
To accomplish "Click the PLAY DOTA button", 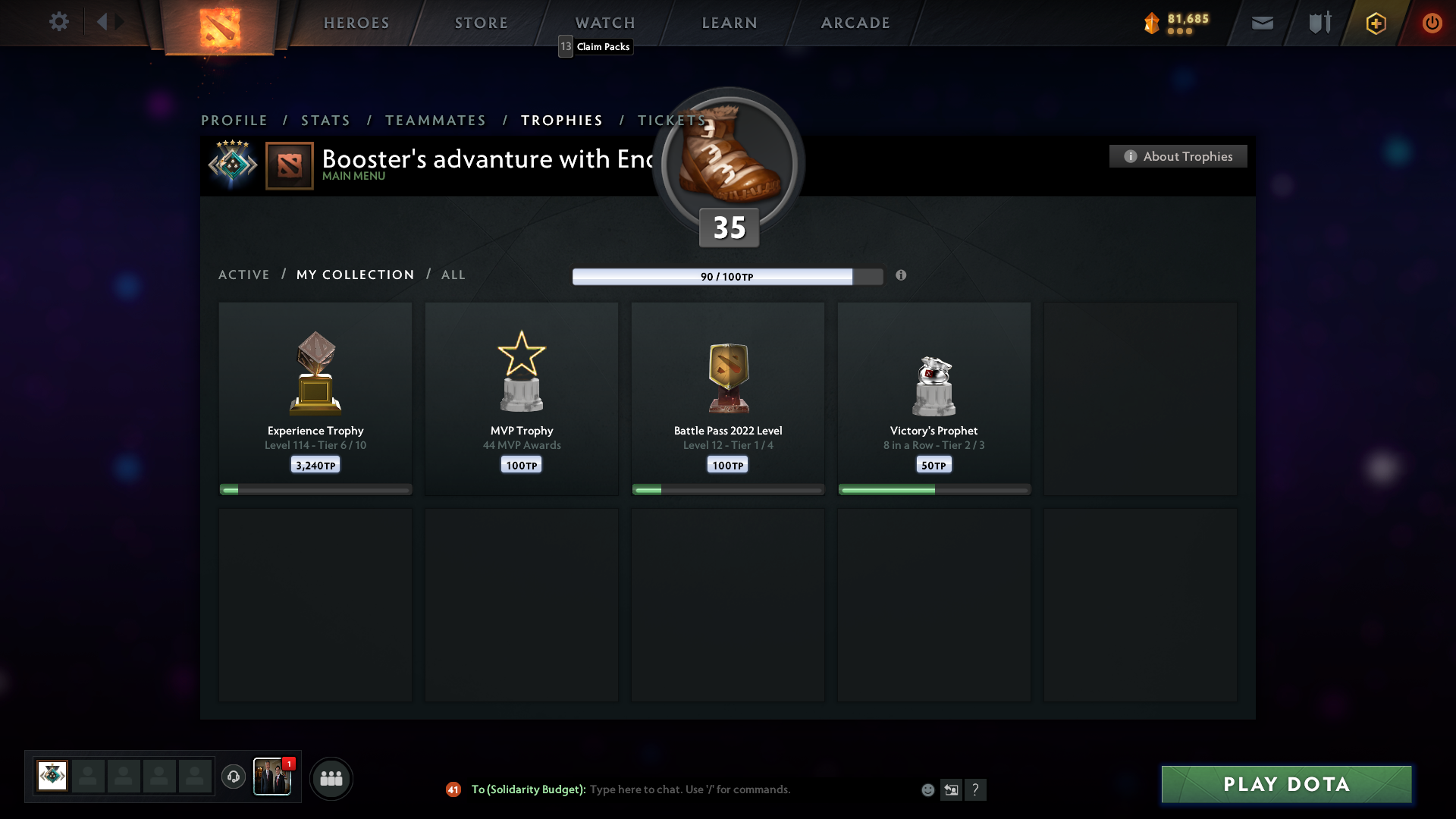I will (1285, 785).
